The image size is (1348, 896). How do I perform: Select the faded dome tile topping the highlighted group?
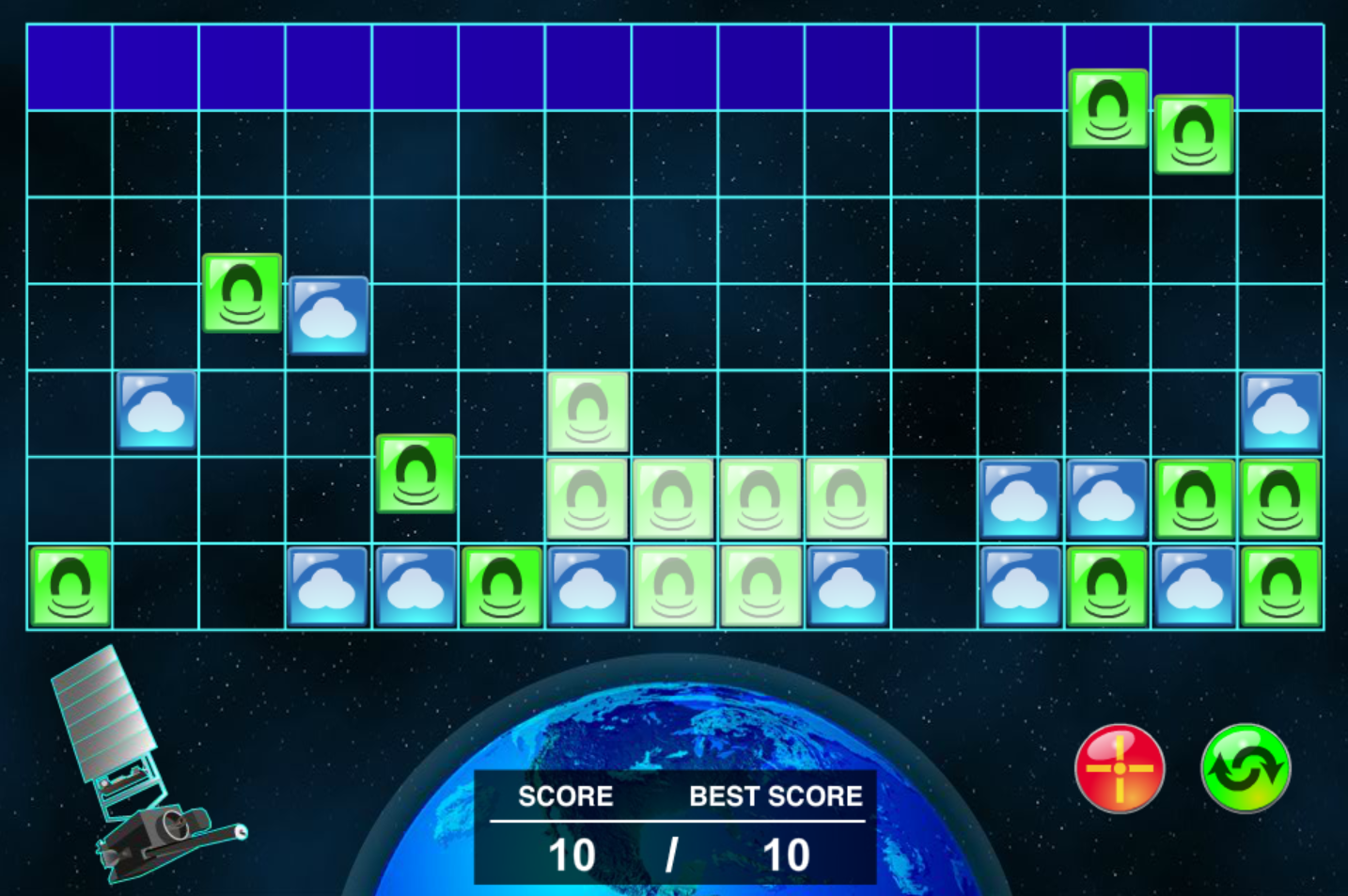pyautogui.click(x=588, y=411)
